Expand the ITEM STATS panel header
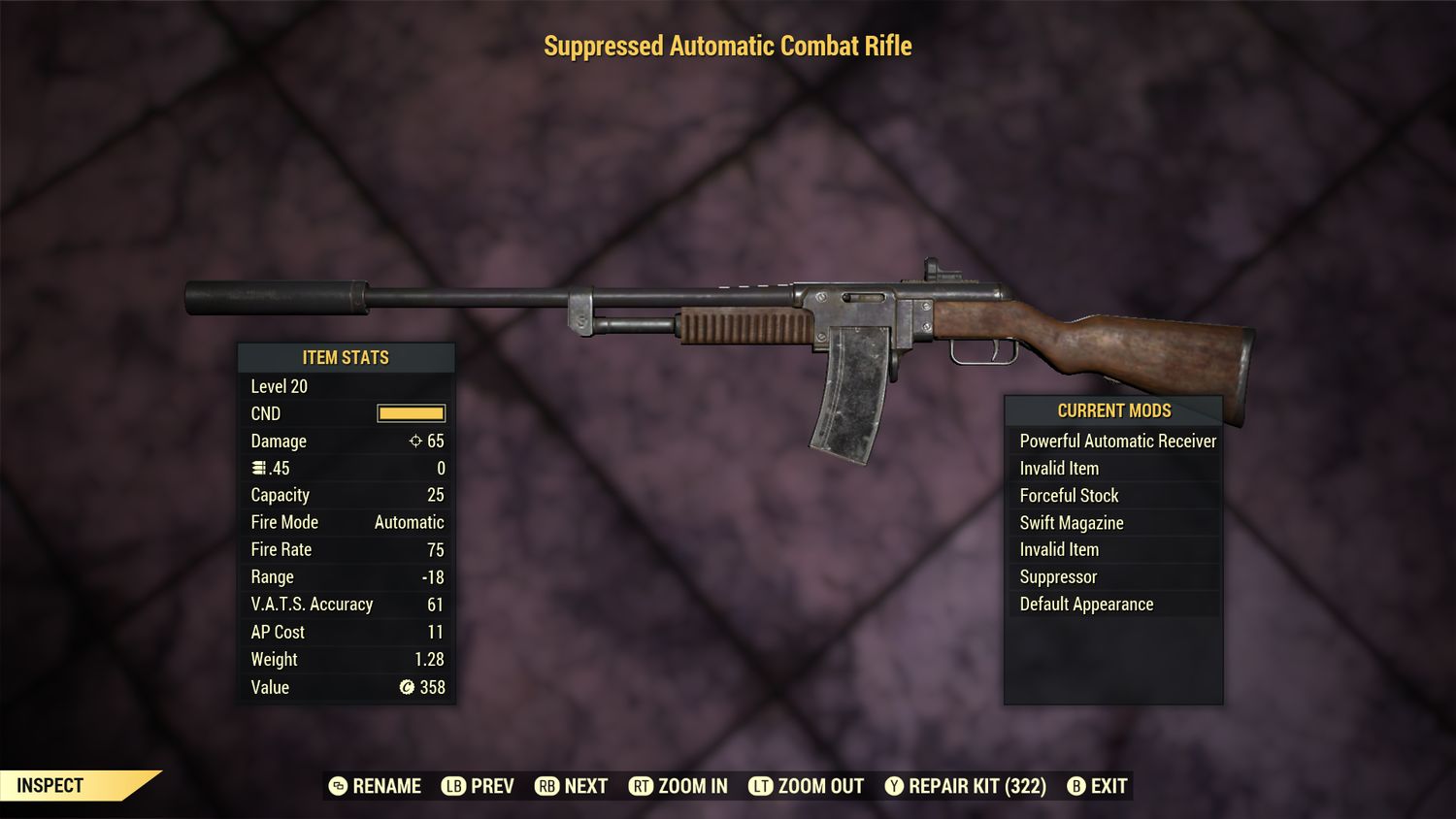The width and height of the screenshot is (1456, 819). (x=346, y=357)
